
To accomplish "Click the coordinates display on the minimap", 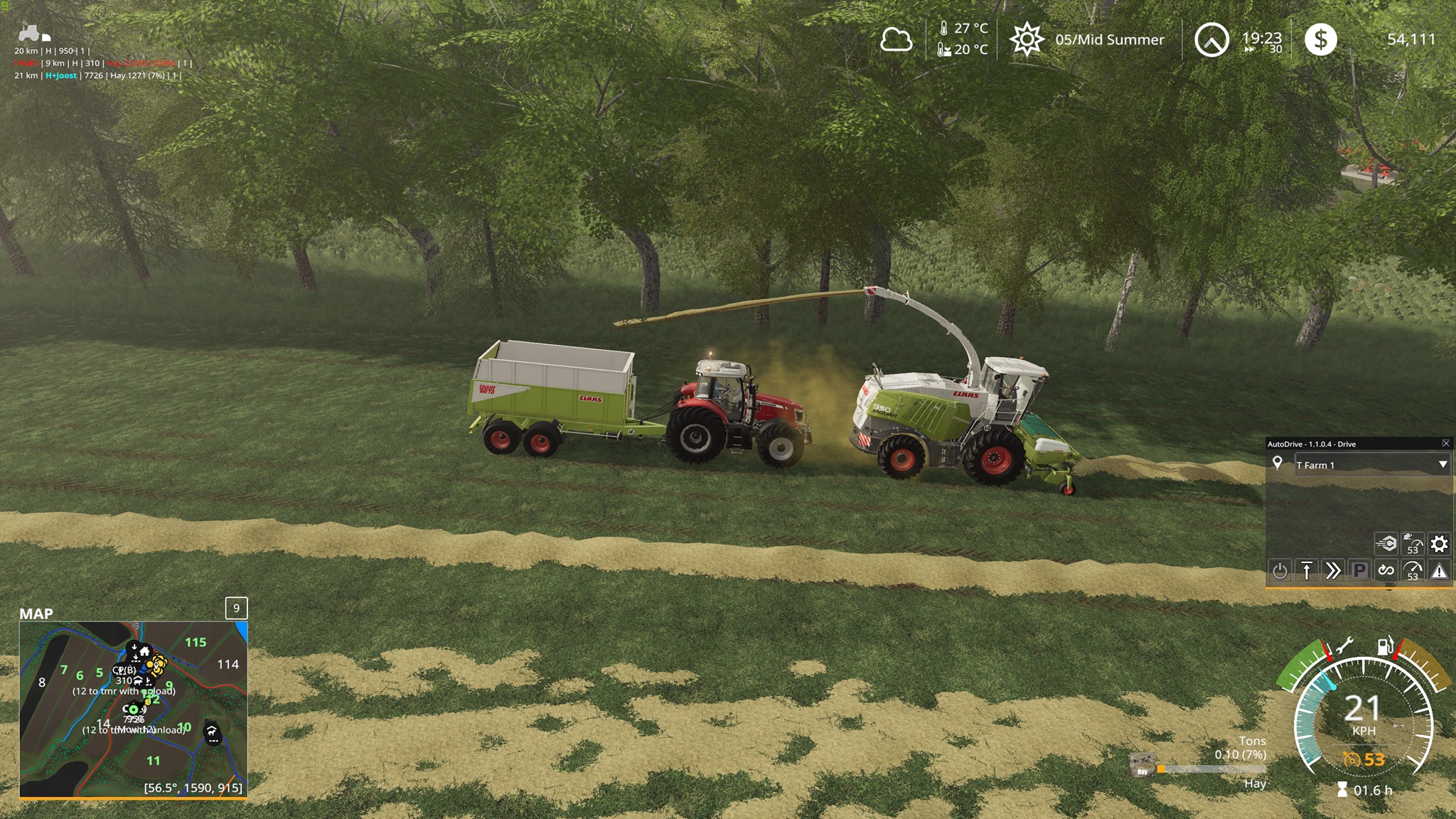I will coord(193,788).
